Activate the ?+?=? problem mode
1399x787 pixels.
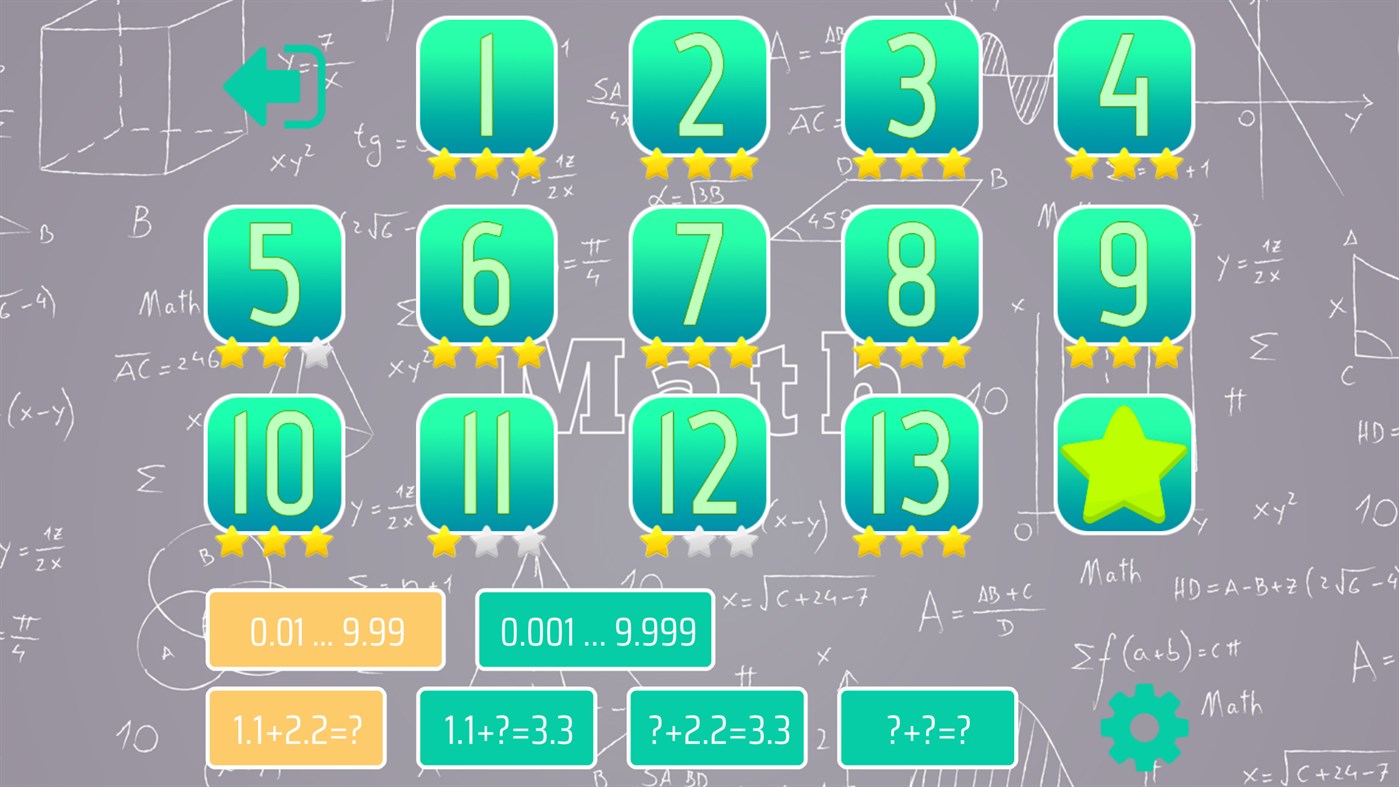927,728
